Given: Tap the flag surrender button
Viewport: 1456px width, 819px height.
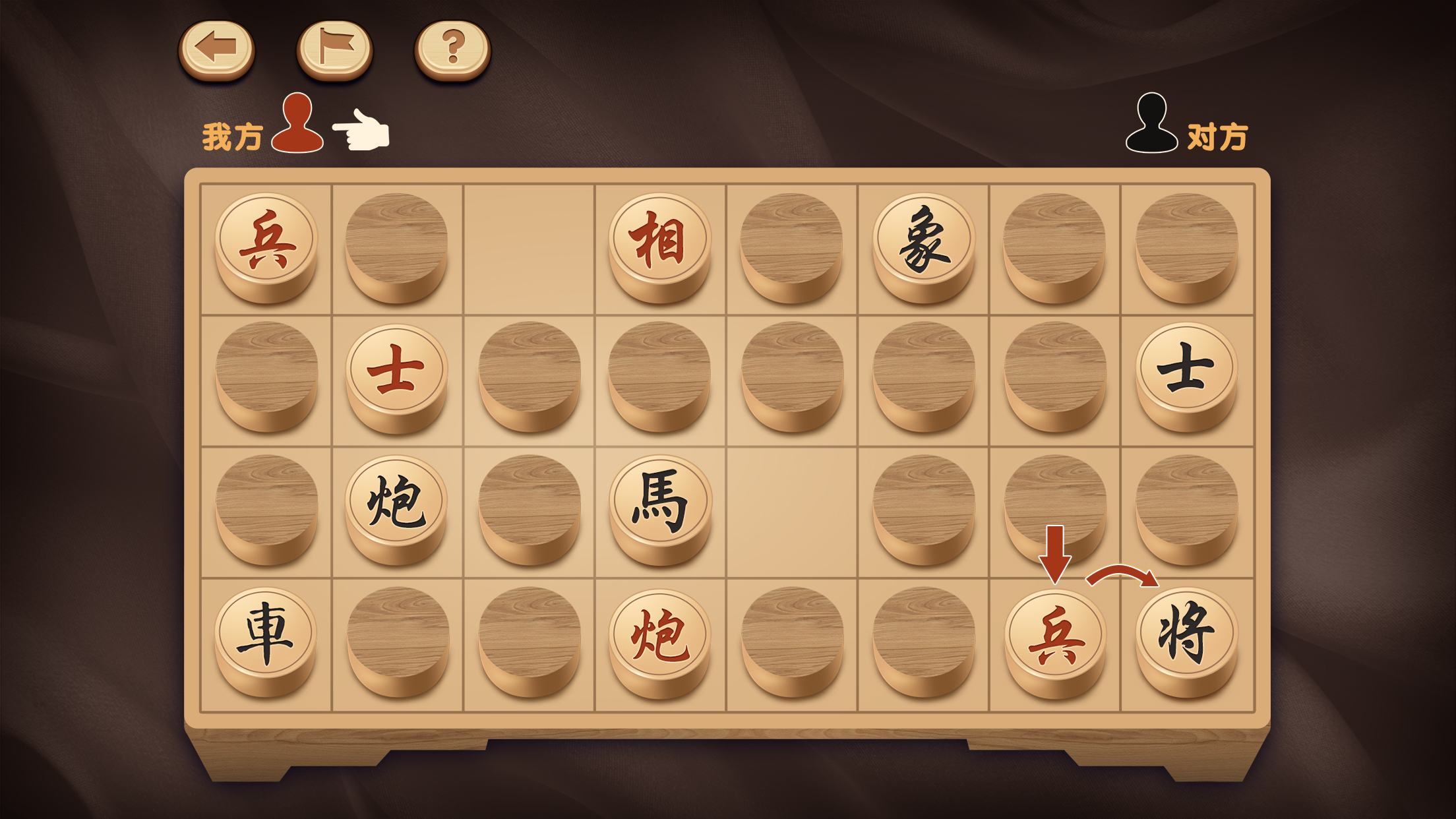Looking at the screenshot, I should (x=334, y=48).
